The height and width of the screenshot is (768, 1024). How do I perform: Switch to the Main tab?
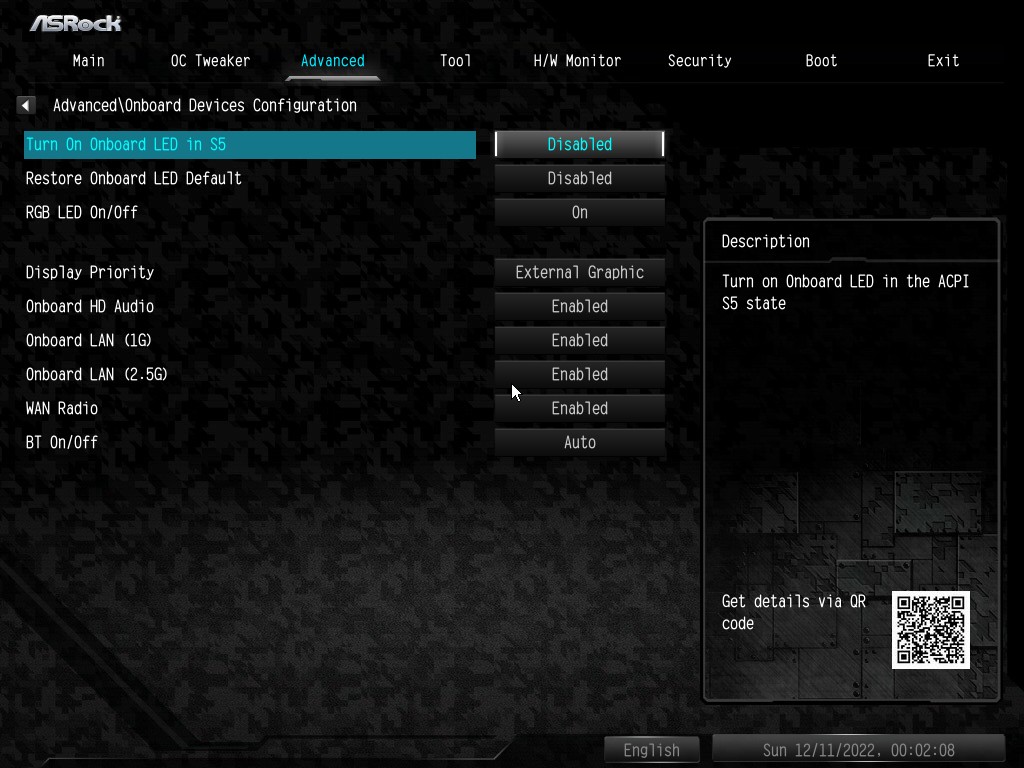88,61
